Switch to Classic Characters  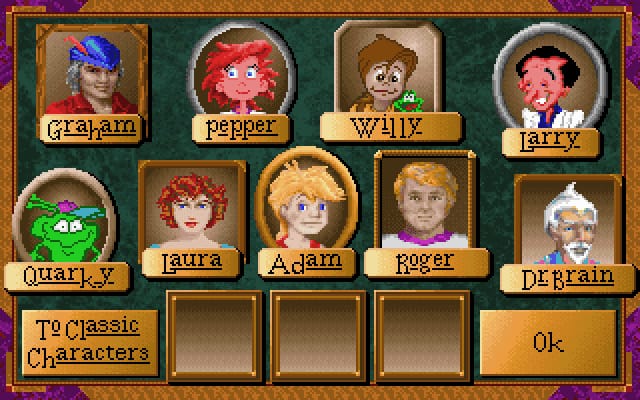[90, 340]
